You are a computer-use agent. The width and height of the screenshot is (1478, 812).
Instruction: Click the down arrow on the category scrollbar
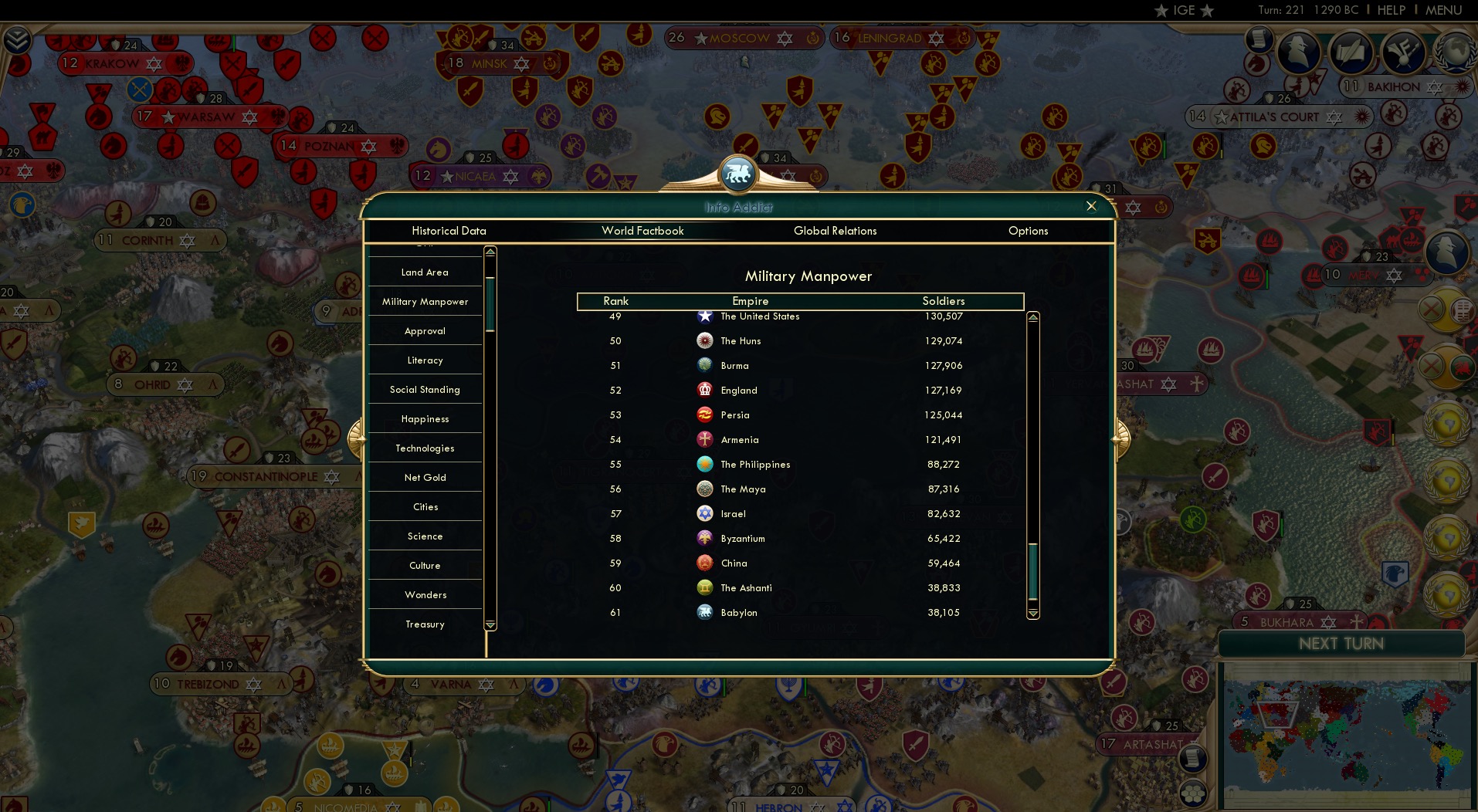[489, 624]
